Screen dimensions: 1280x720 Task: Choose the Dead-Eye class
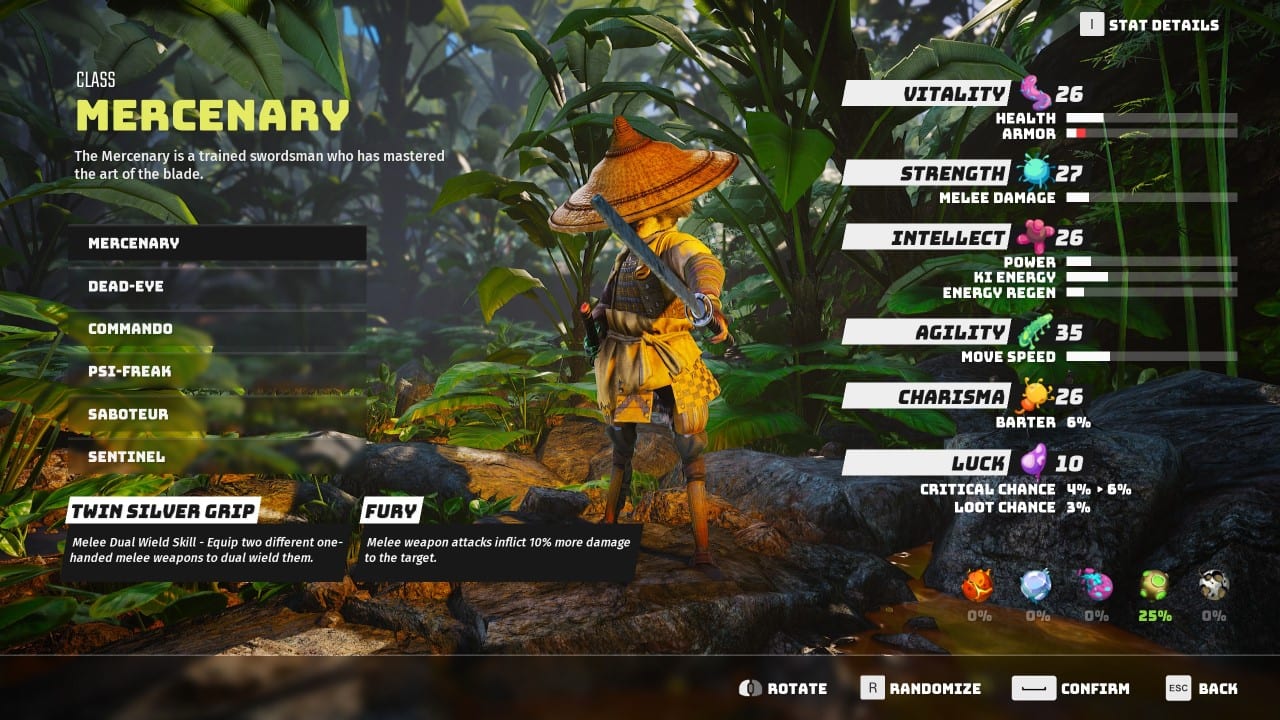(x=216, y=286)
